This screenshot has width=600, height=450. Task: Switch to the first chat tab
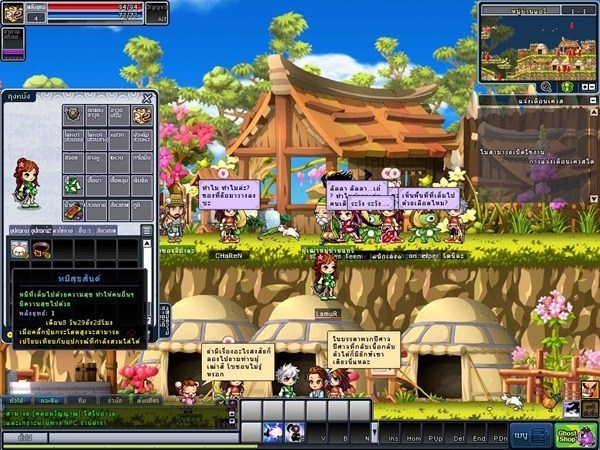[x=17, y=399]
